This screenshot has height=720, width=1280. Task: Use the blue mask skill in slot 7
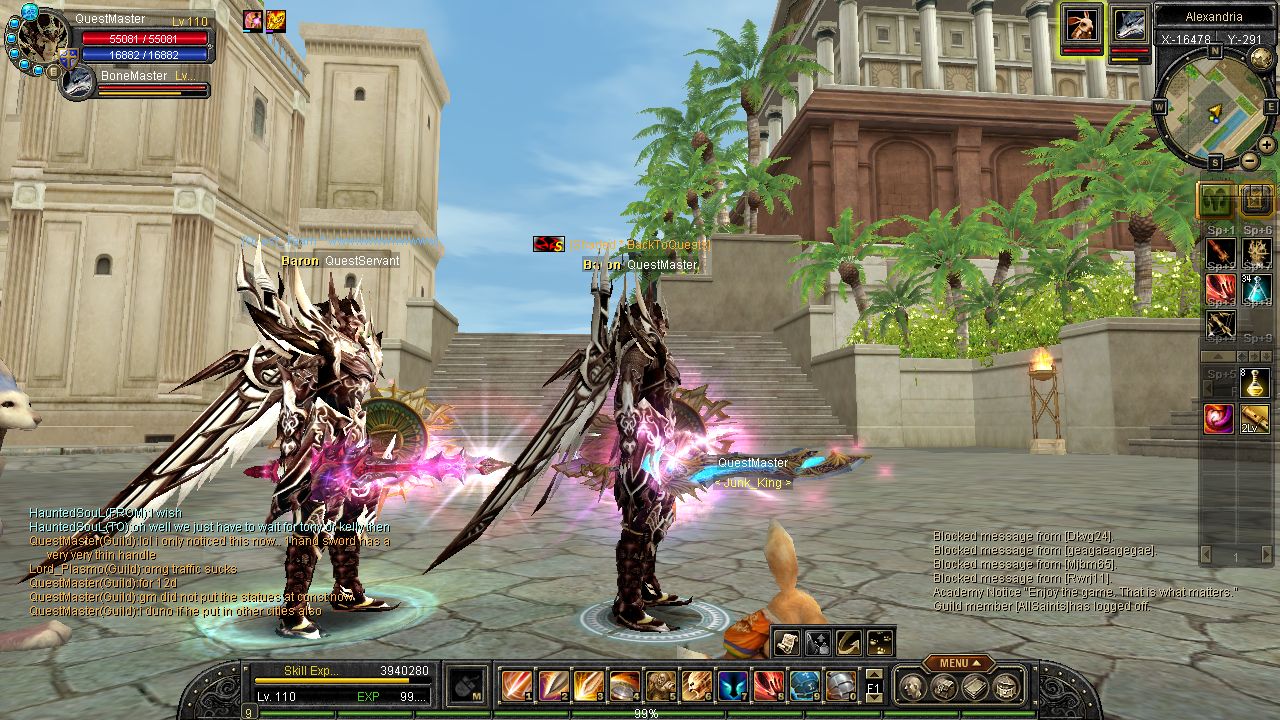733,686
